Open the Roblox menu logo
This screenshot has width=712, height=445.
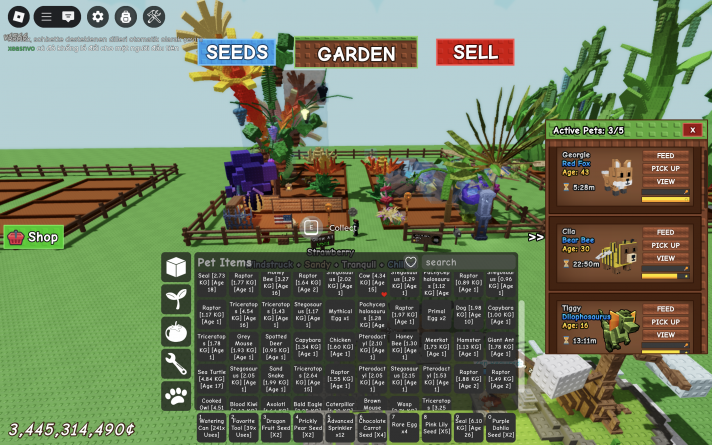coord(15,16)
